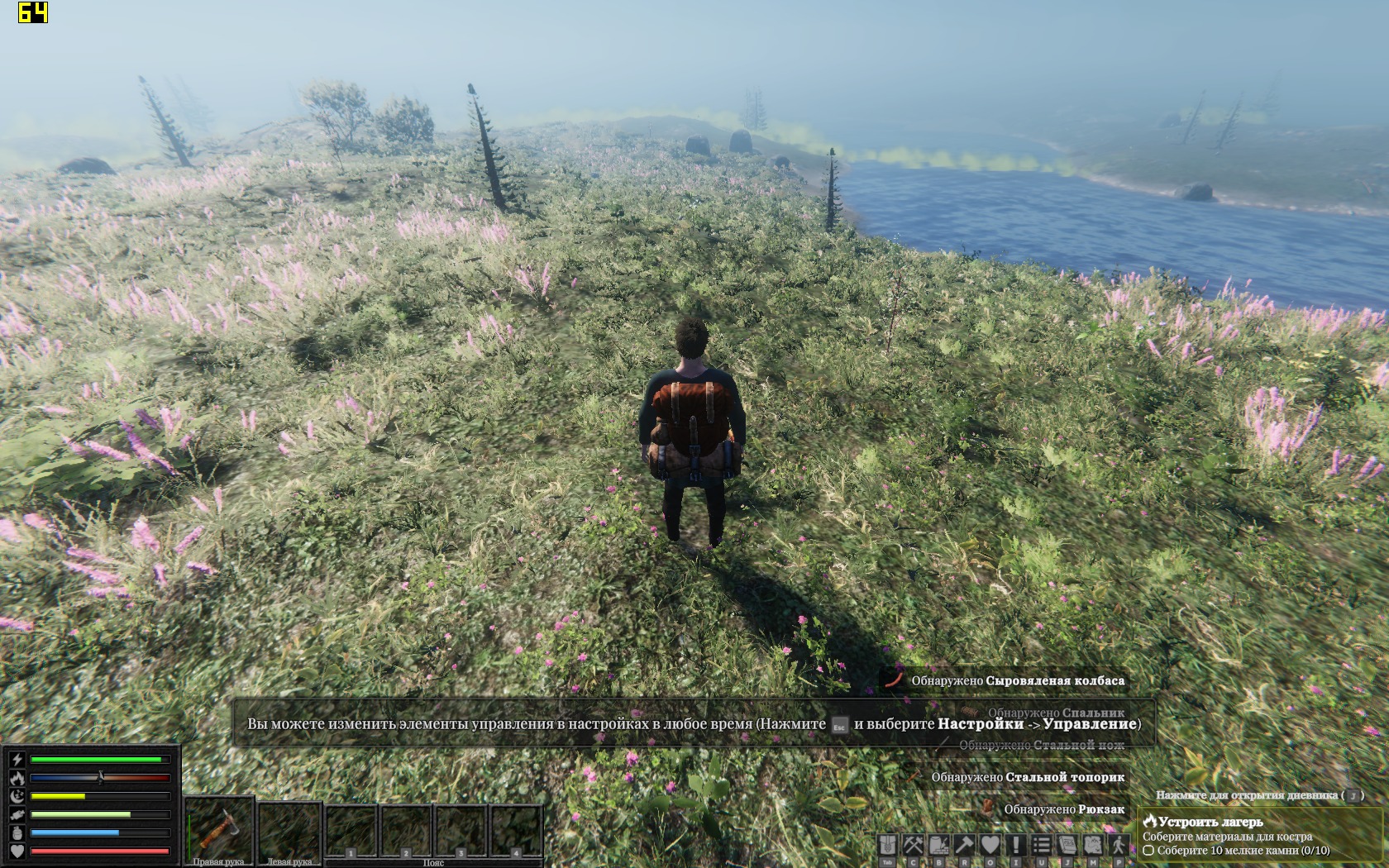This screenshot has width=1389, height=868.
Task: Open the list lines icon
Action: (1042, 845)
